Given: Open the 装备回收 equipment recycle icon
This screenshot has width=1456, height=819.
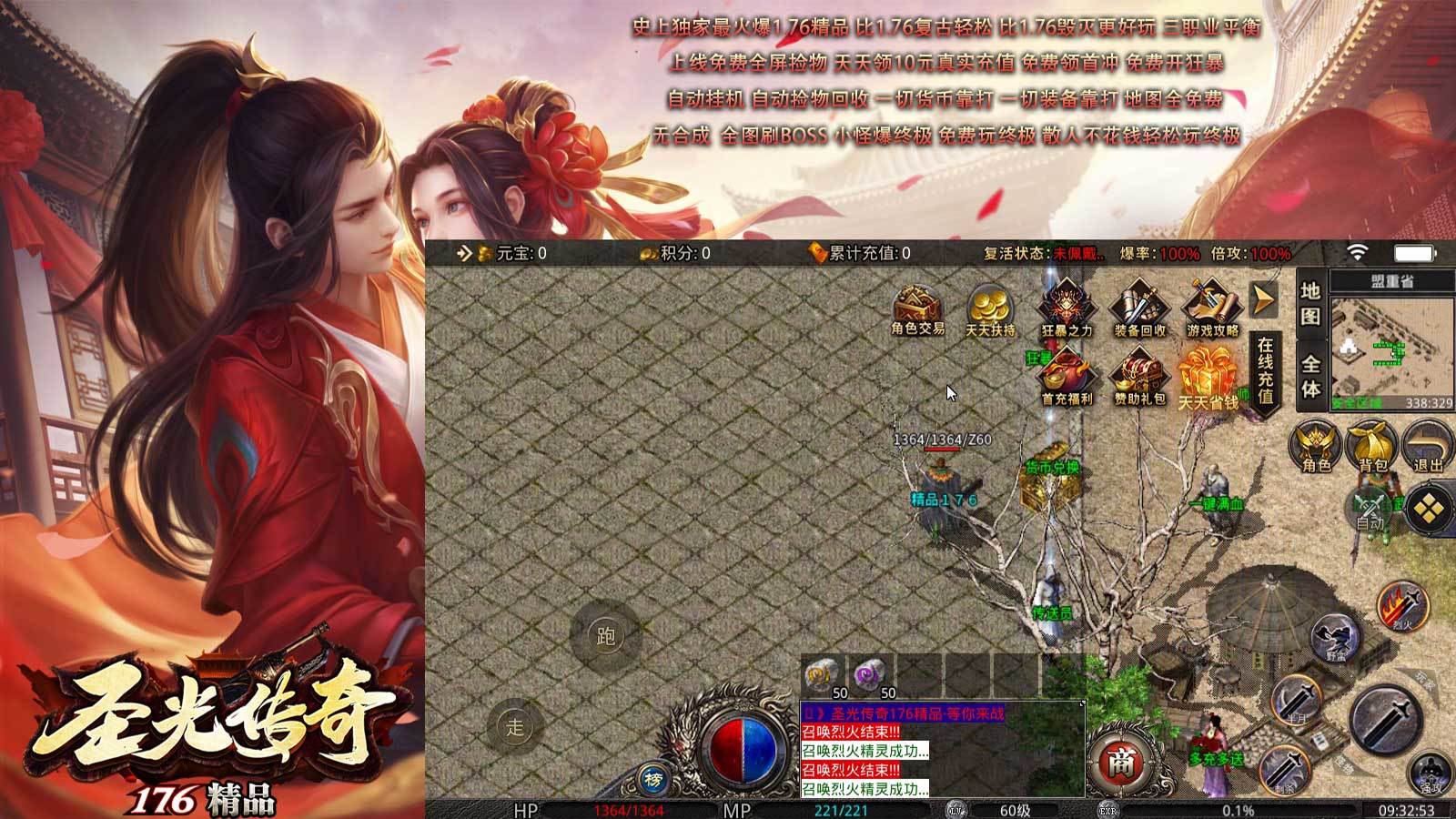Looking at the screenshot, I should (x=1138, y=308).
